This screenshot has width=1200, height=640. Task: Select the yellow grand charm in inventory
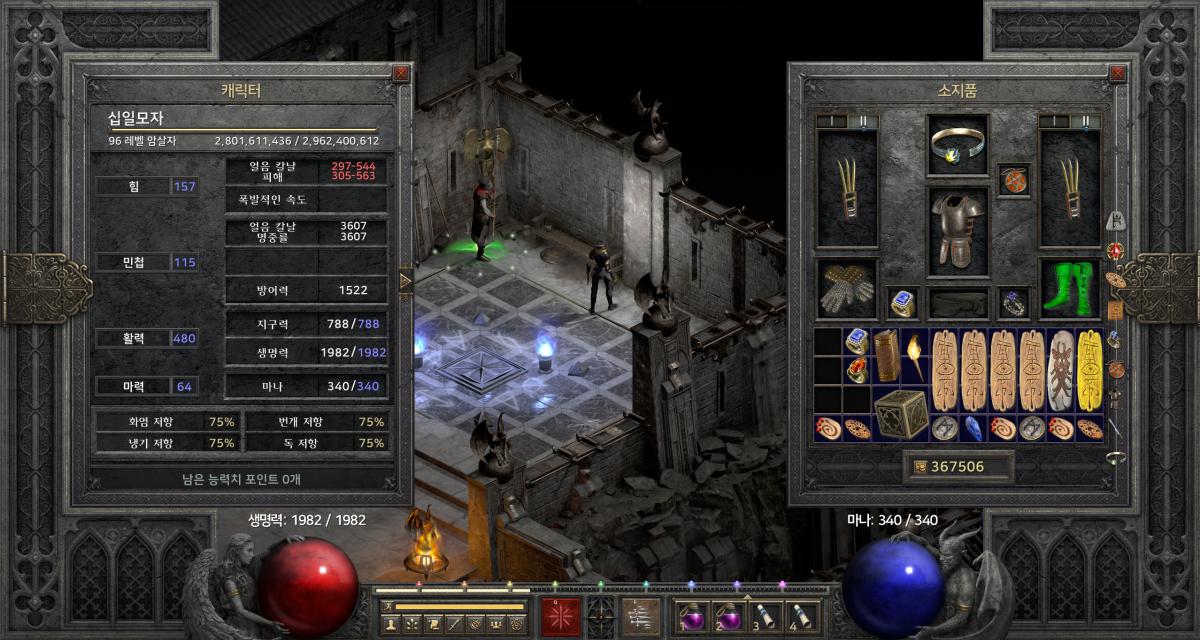(x=1090, y=370)
